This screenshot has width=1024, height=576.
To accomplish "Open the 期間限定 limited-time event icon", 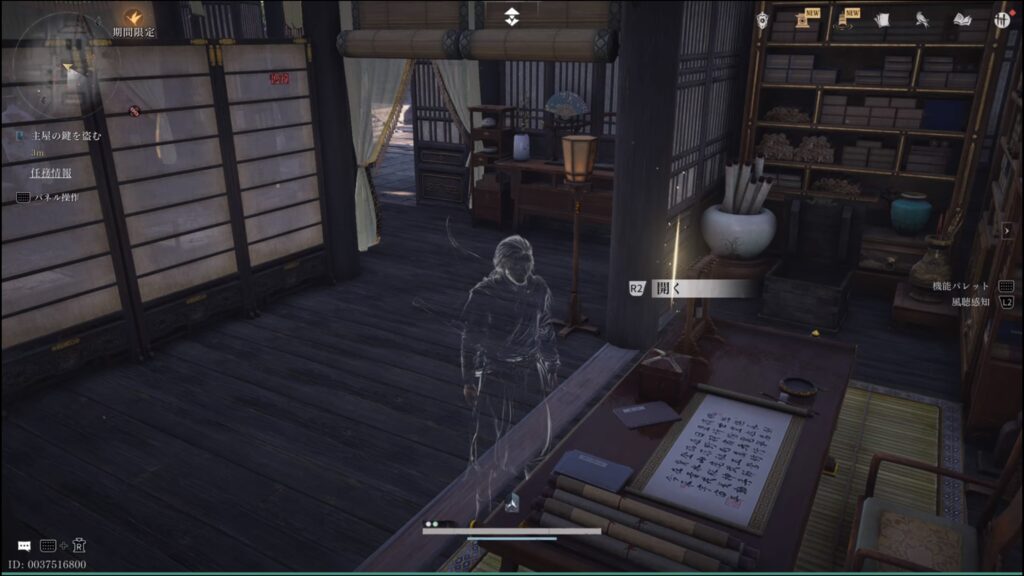I will point(133,17).
